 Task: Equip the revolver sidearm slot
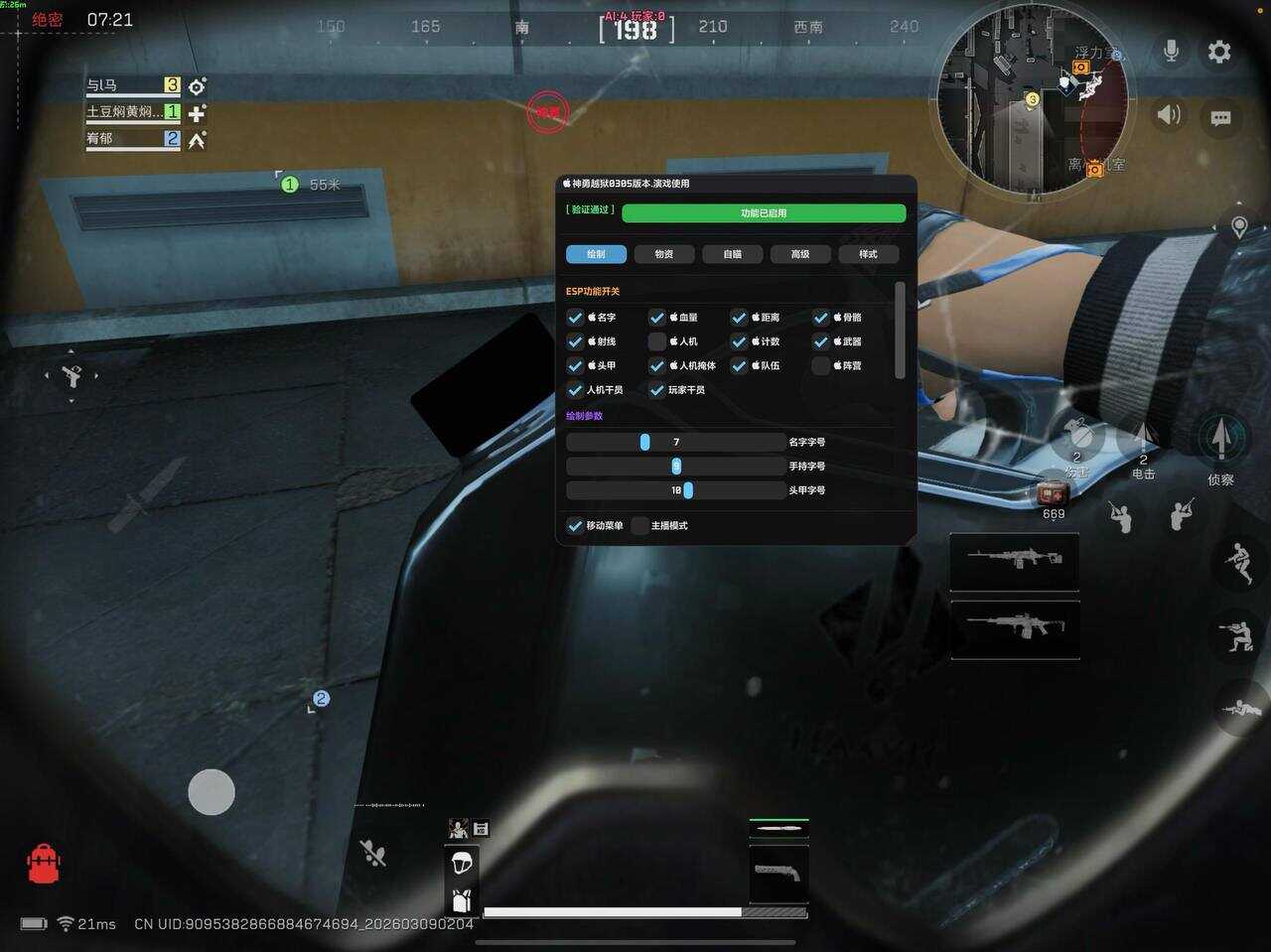777,874
